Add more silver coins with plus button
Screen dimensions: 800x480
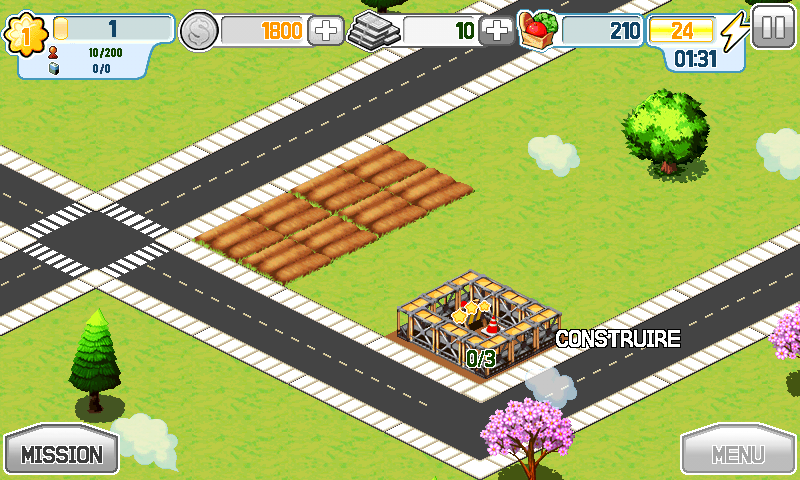coord(325,31)
